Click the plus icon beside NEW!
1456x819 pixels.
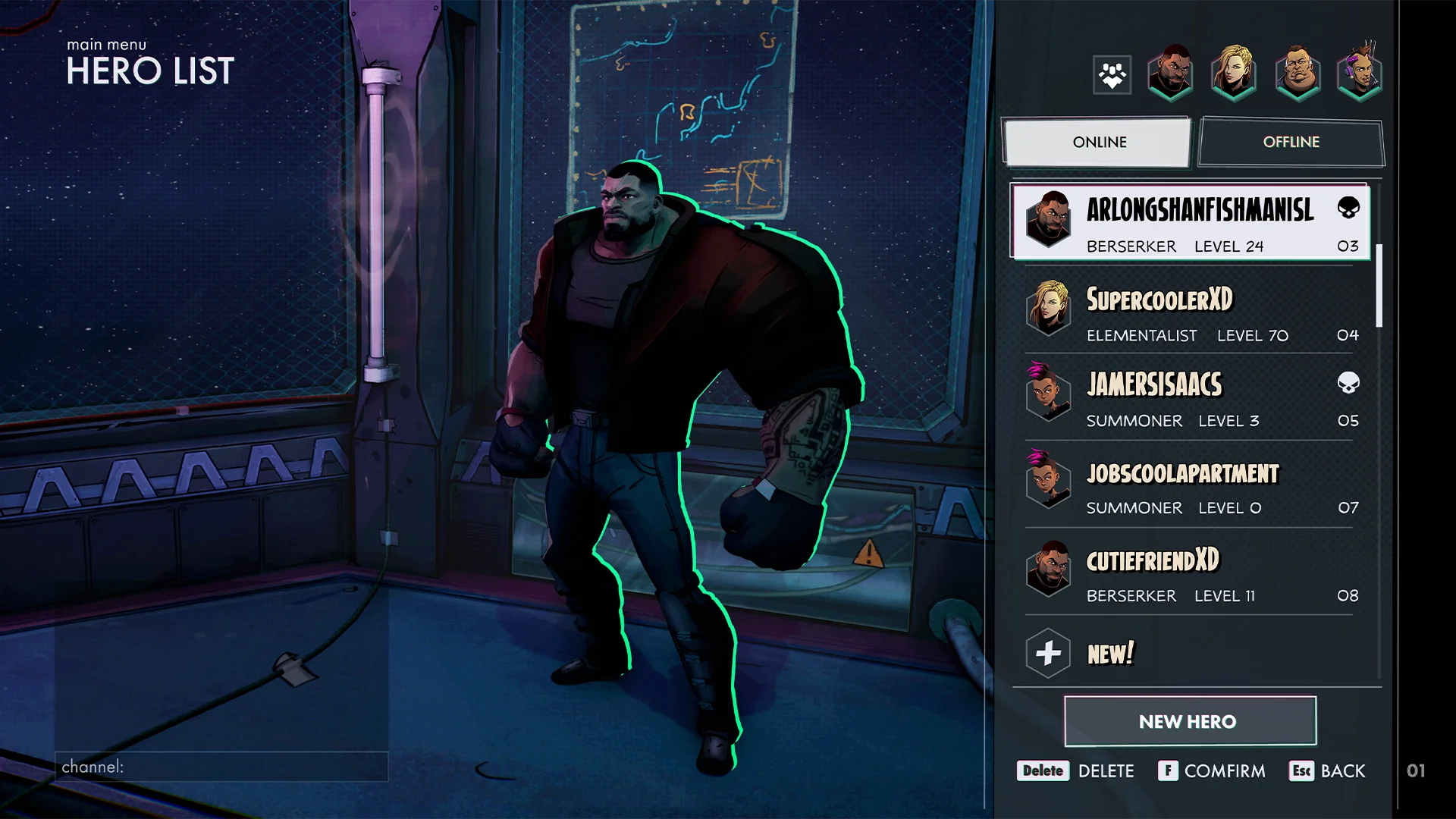point(1049,652)
